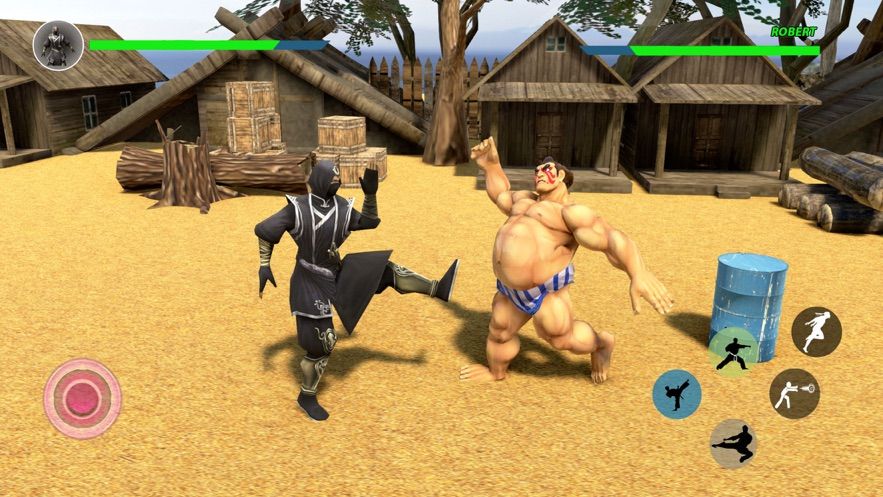Click the ninja player portrait
This screenshot has width=883, height=497.
tap(58, 45)
